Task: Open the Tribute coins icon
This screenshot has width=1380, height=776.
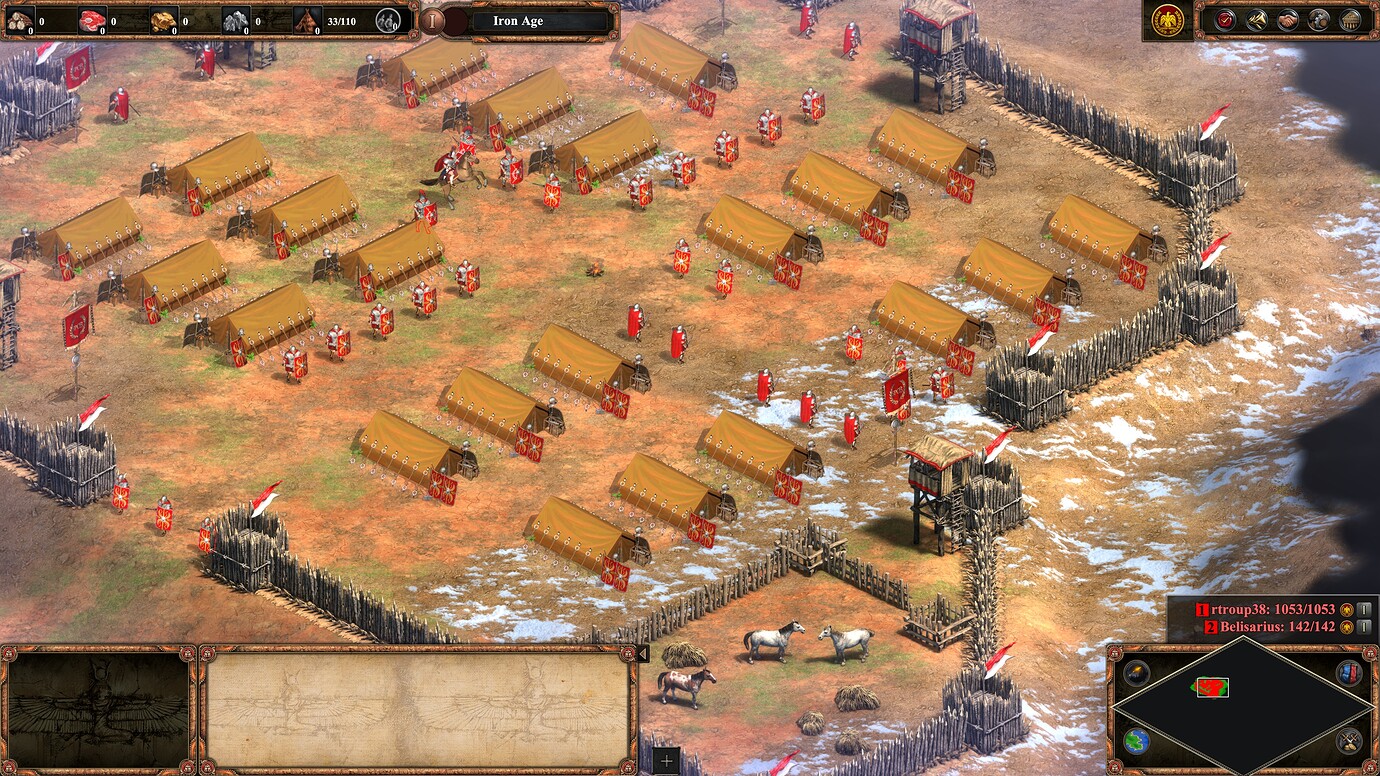Action: (x=1319, y=19)
